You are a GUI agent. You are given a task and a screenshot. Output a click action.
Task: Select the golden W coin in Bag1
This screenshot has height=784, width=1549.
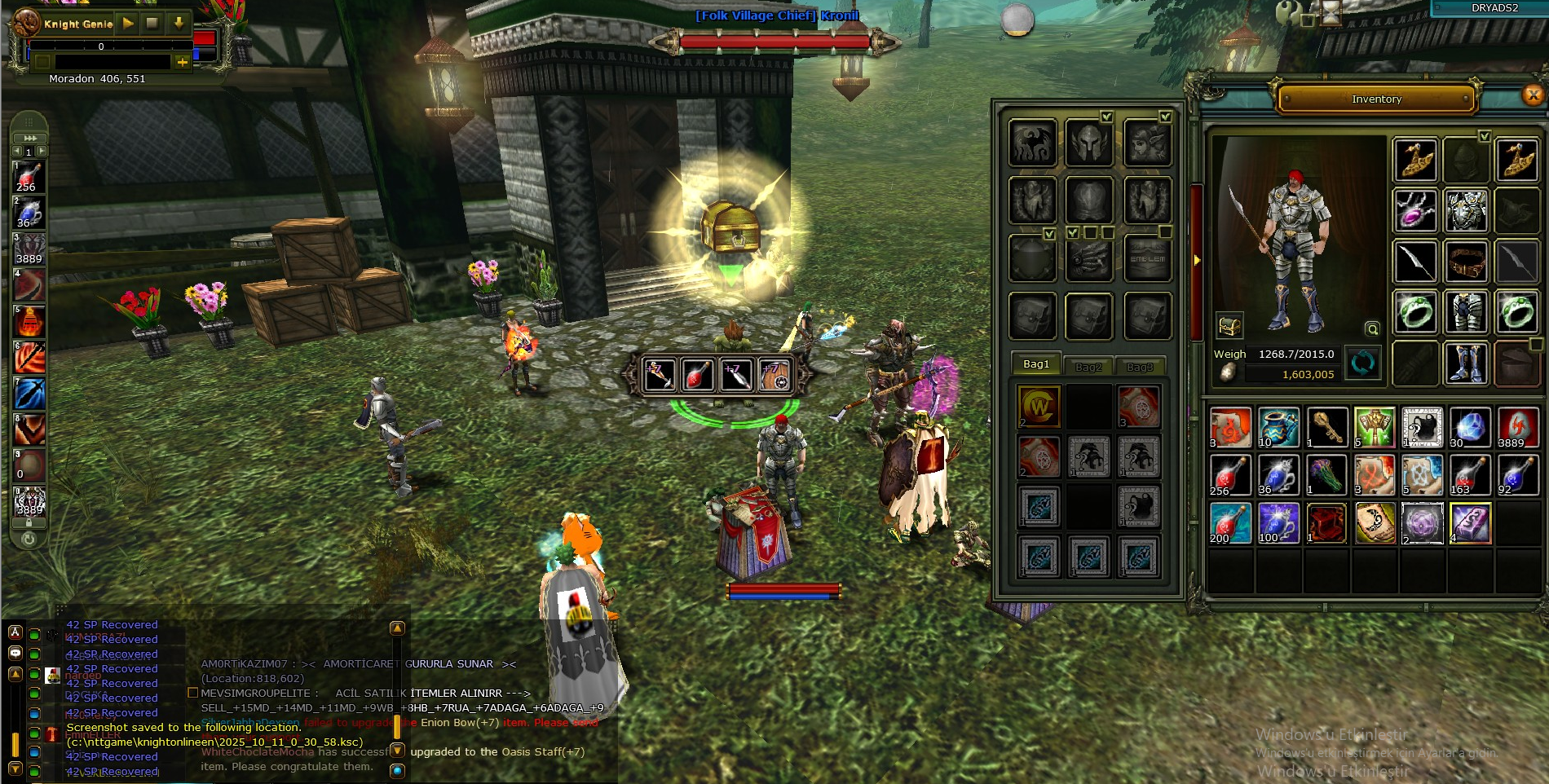click(x=1039, y=407)
